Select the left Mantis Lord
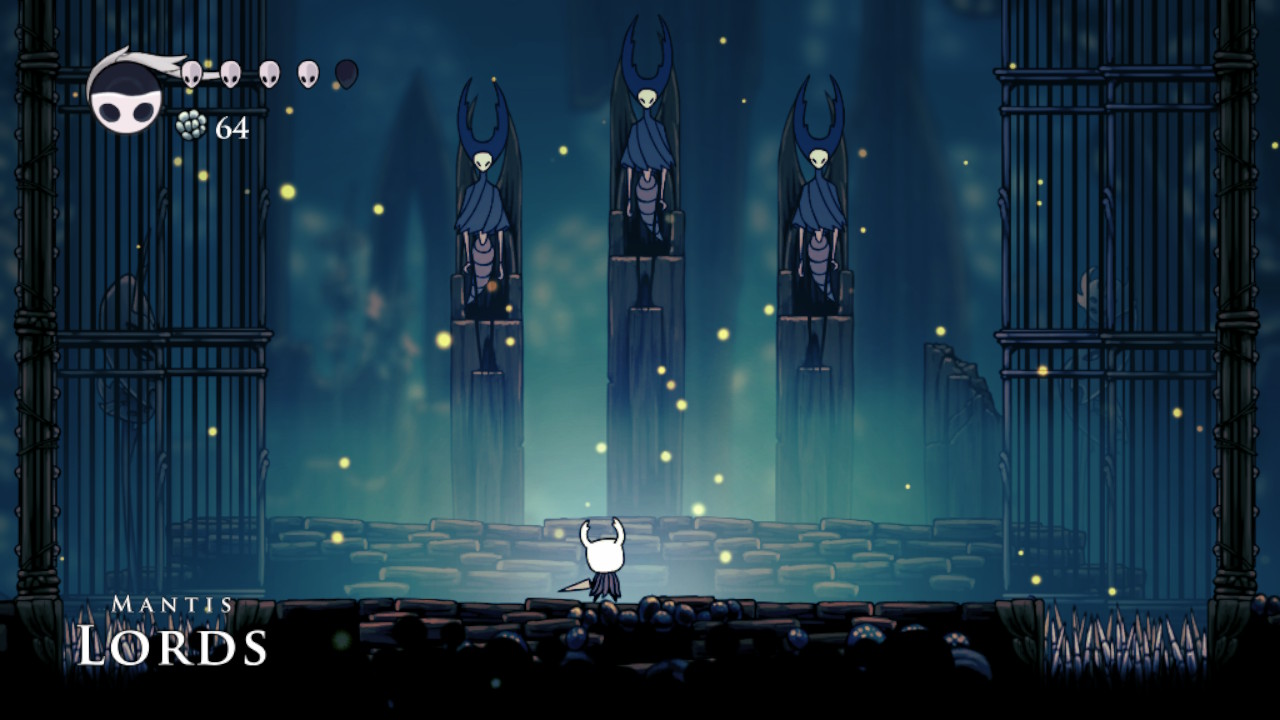The image size is (1280, 720). click(483, 200)
